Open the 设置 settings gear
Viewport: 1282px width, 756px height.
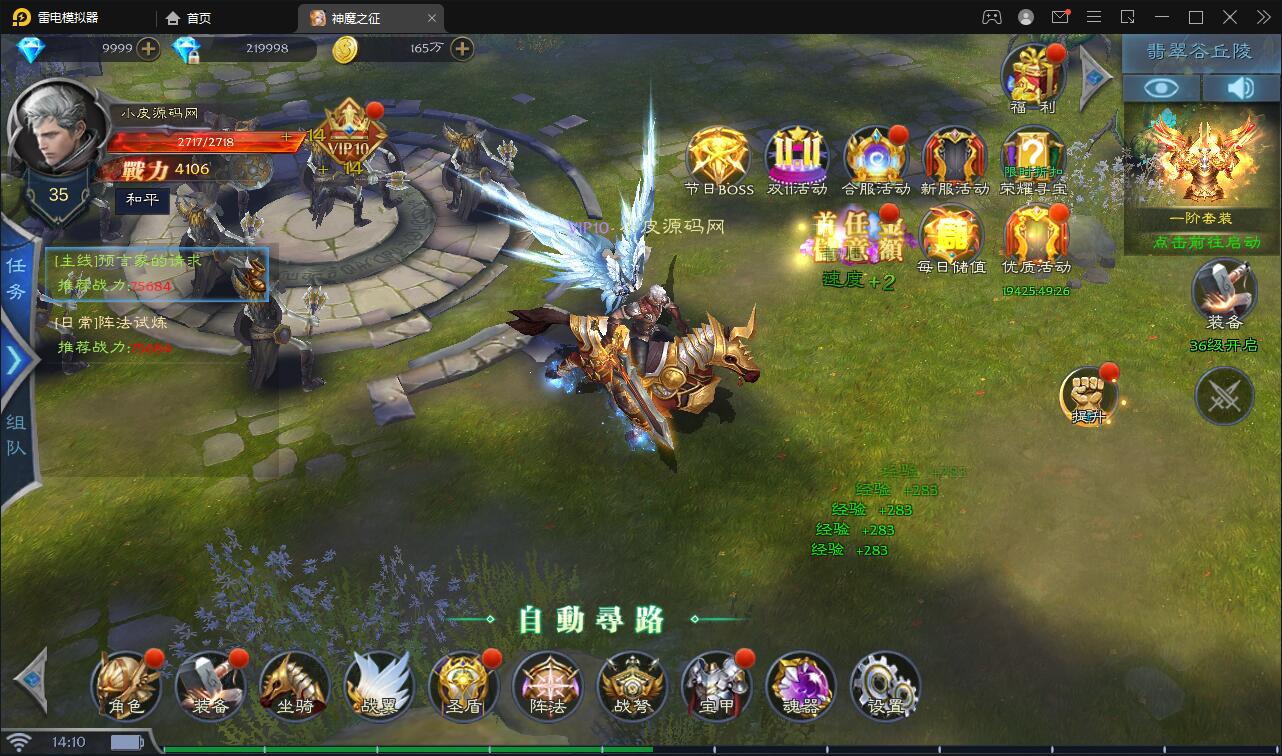click(x=885, y=686)
